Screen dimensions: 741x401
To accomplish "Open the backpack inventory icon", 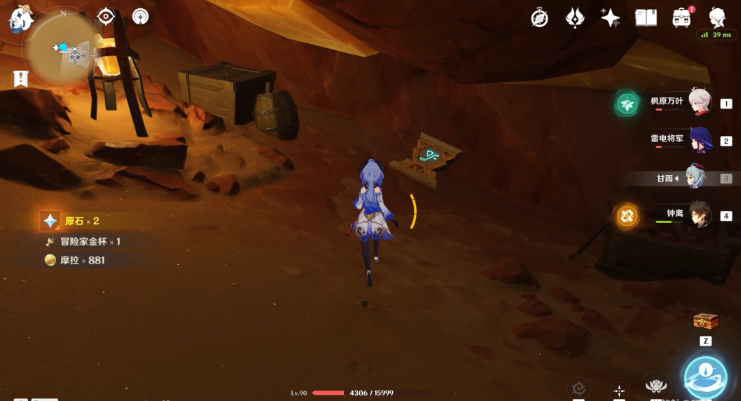I will [682, 17].
